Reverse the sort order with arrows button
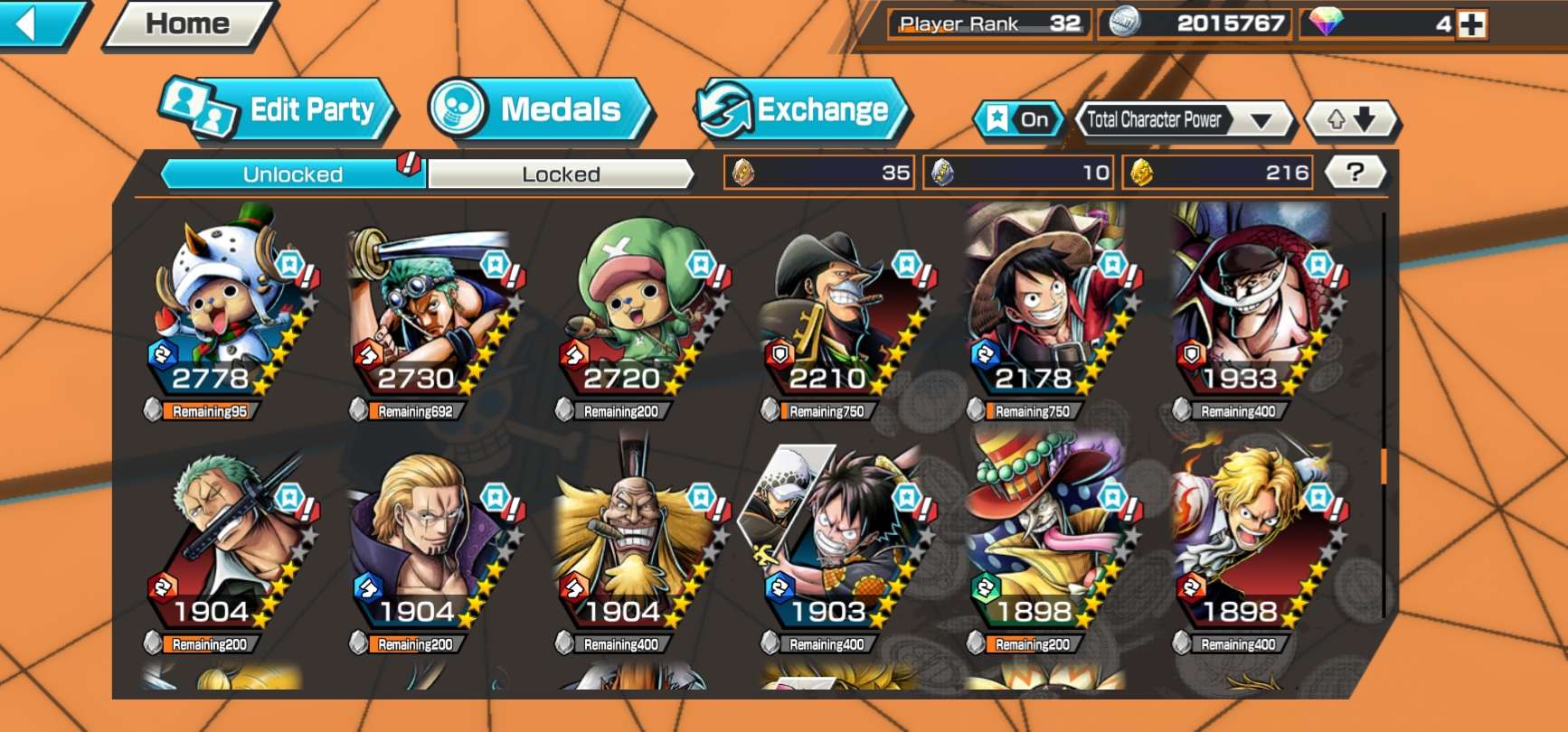1568x732 pixels. click(1351, 119)
